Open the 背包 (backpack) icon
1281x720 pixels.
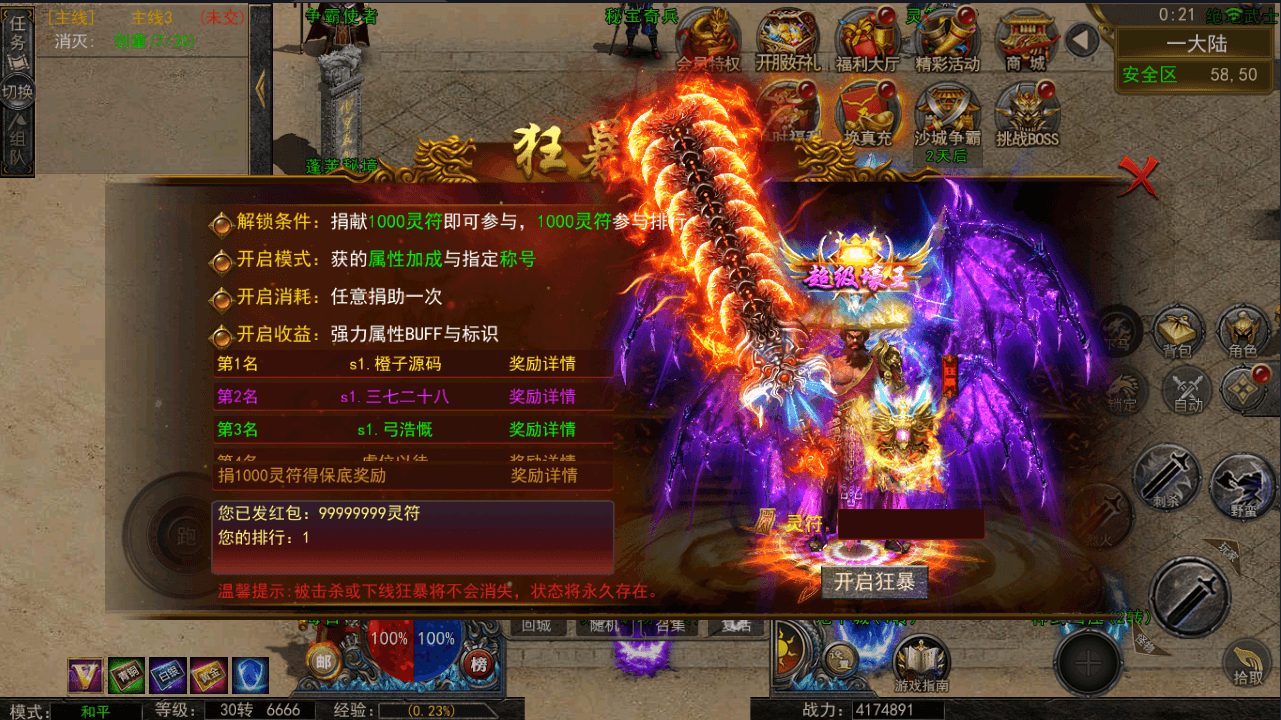click(x=1176, y=334)
